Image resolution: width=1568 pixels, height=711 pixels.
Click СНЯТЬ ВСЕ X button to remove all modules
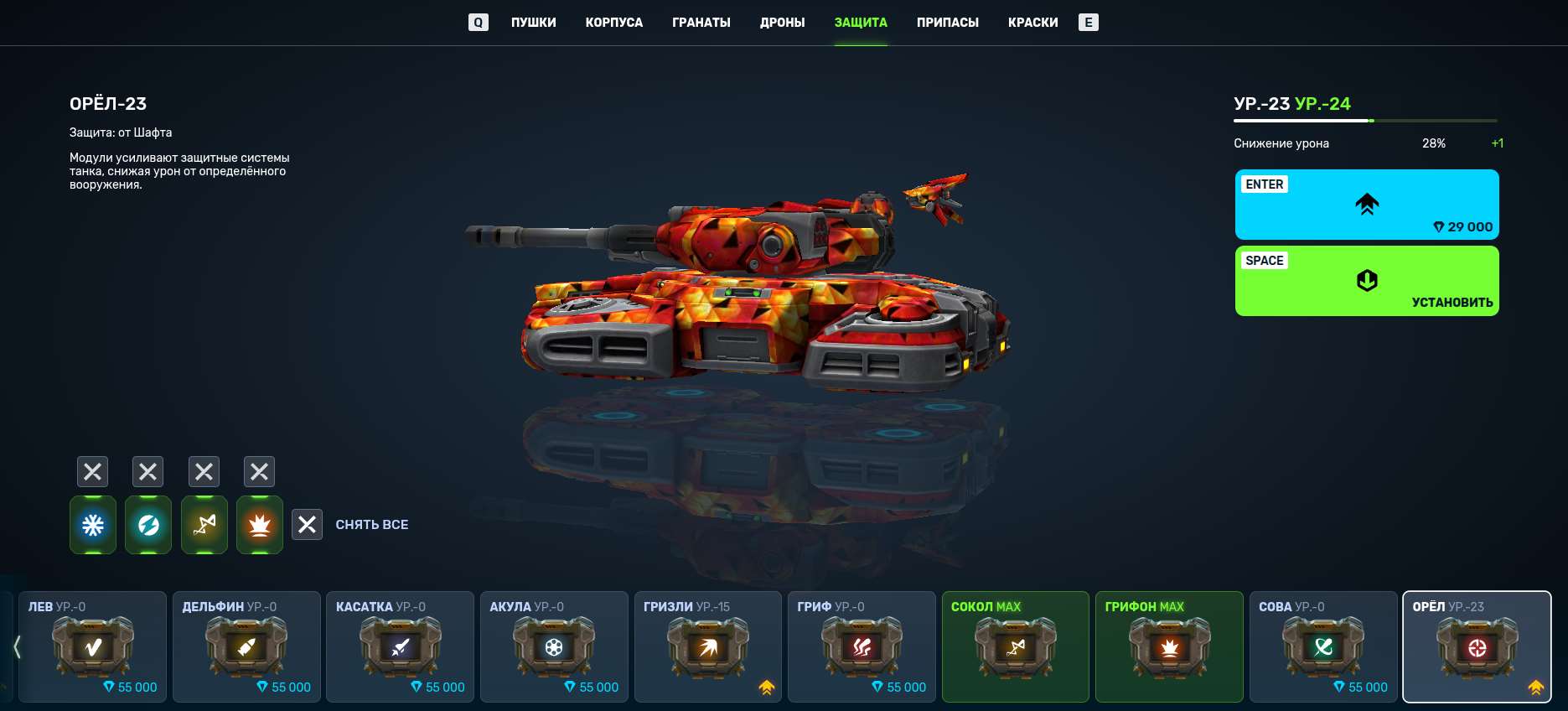pos(307,524)
